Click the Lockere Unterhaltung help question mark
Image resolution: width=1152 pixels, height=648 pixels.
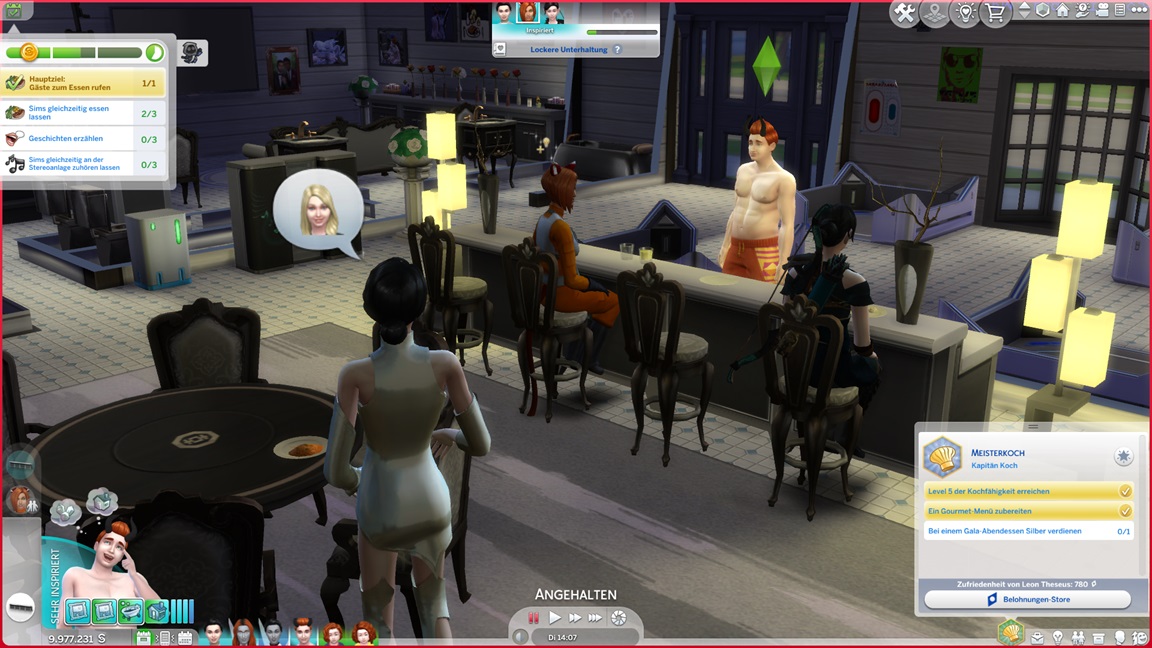[617, 49]
